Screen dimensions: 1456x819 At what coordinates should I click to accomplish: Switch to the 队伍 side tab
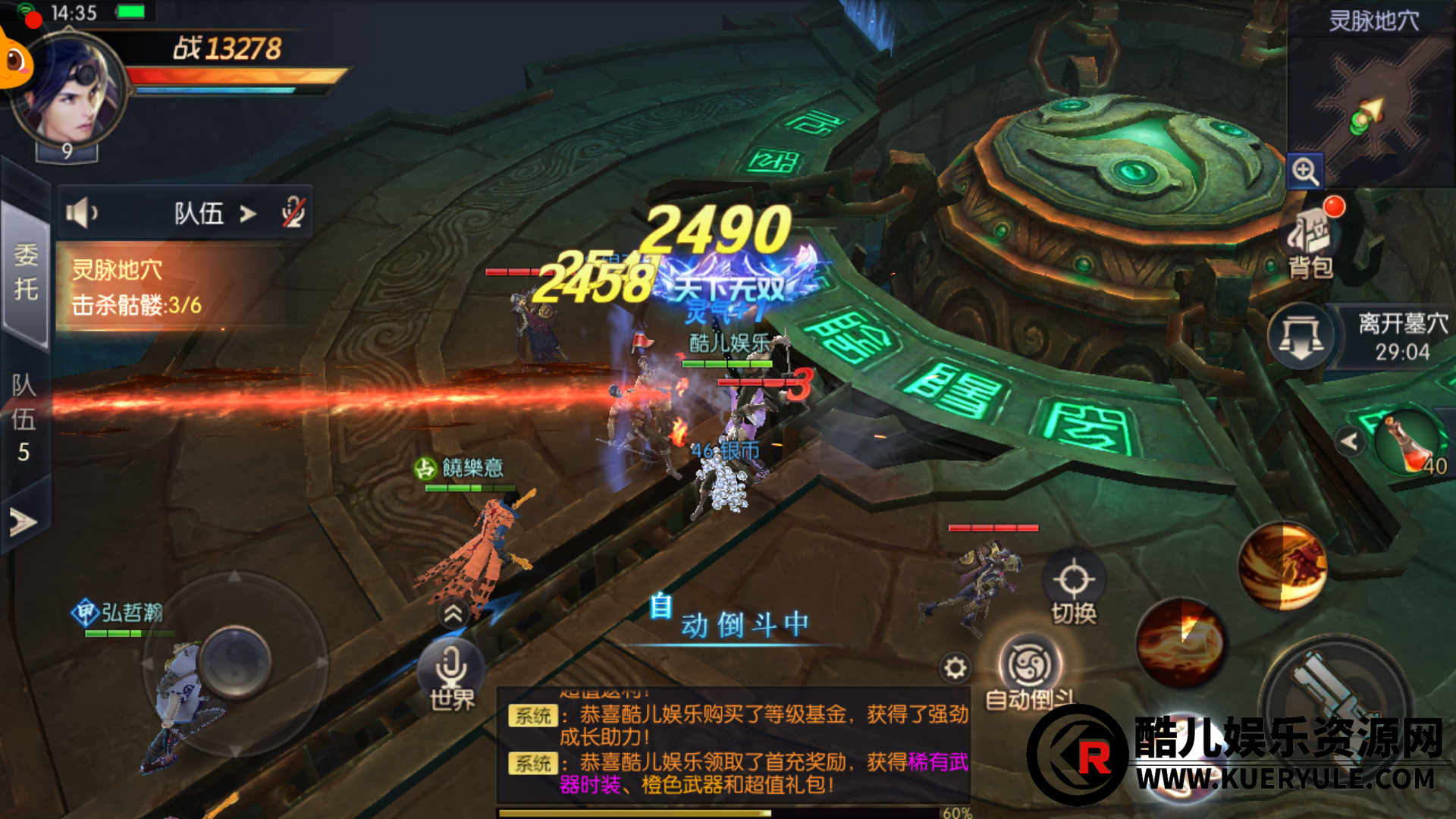pyautogui.click(x=24, y=417)
